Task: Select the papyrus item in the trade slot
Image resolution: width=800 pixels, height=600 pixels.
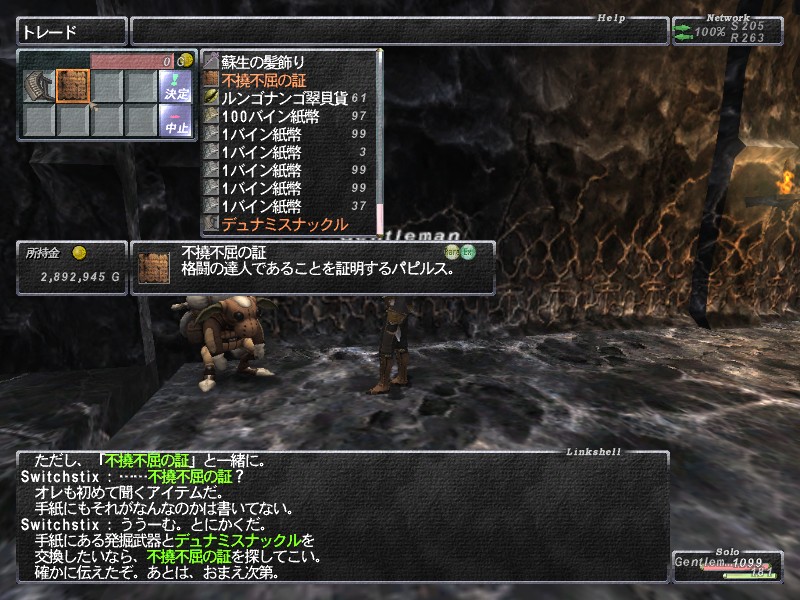Action: [73, 86]
